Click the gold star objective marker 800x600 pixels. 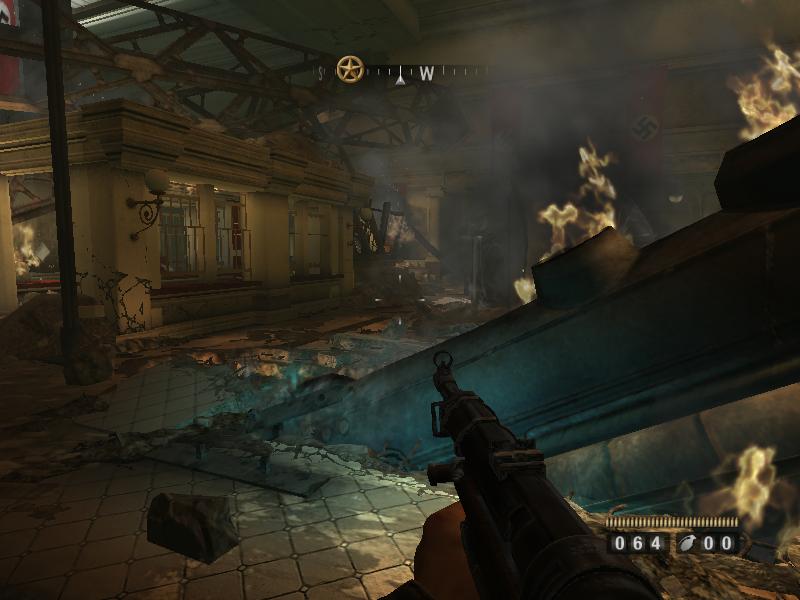point(349,69)
